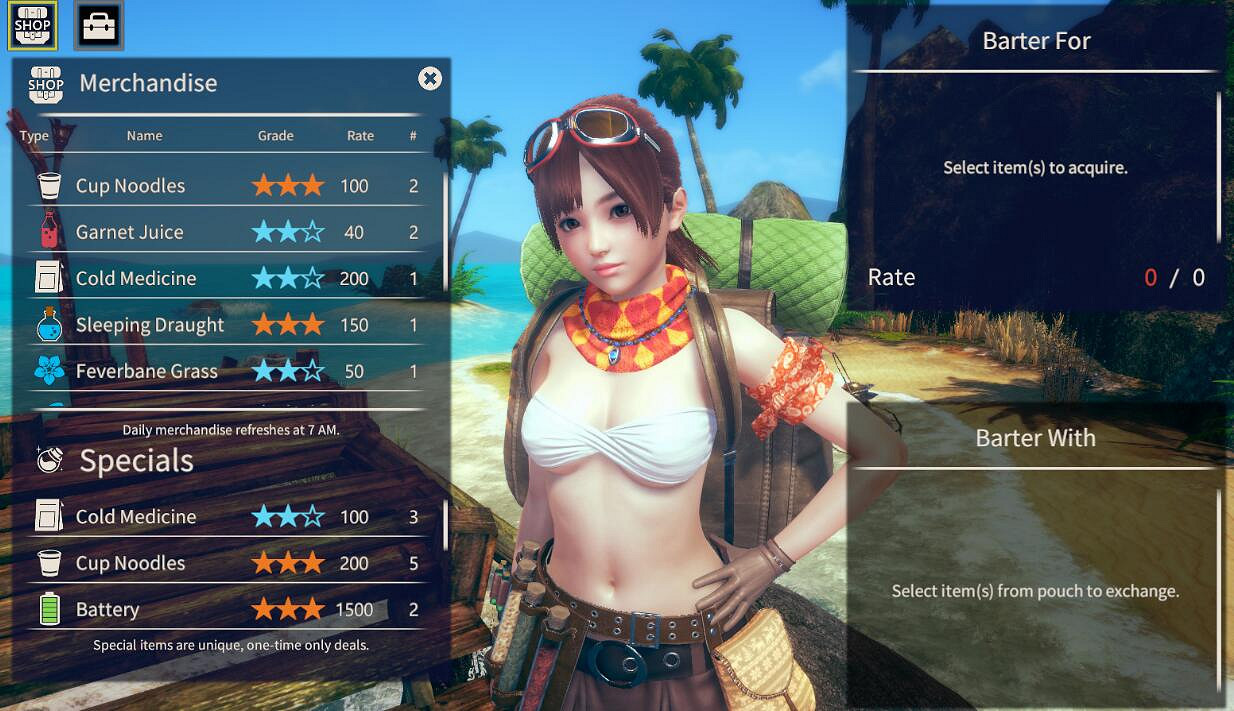Switch to the Shop tab icon
This screenshot has height=711, width=1234.
33,25
